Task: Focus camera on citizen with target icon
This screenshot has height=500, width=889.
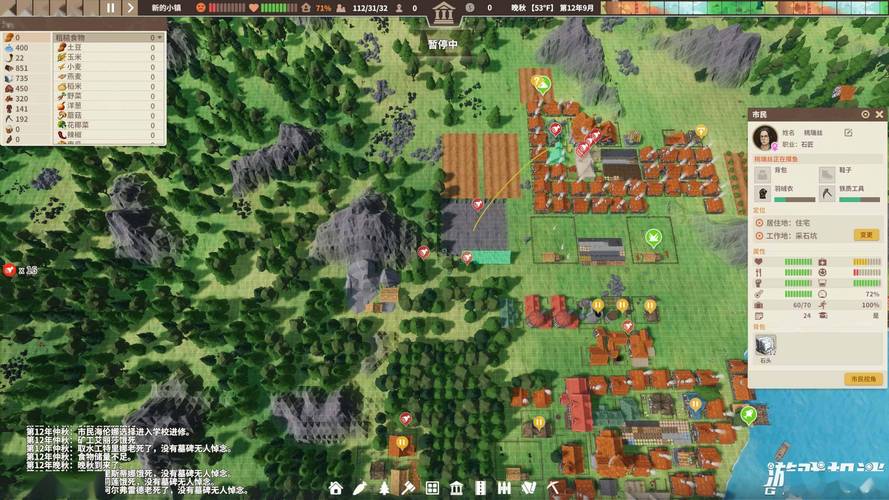Action: pos(866,114)
